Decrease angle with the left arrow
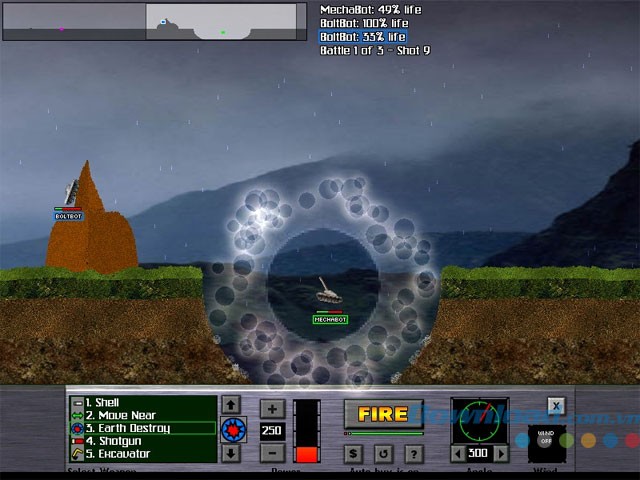This screenshot has height=480, width=640. (459, 453)
